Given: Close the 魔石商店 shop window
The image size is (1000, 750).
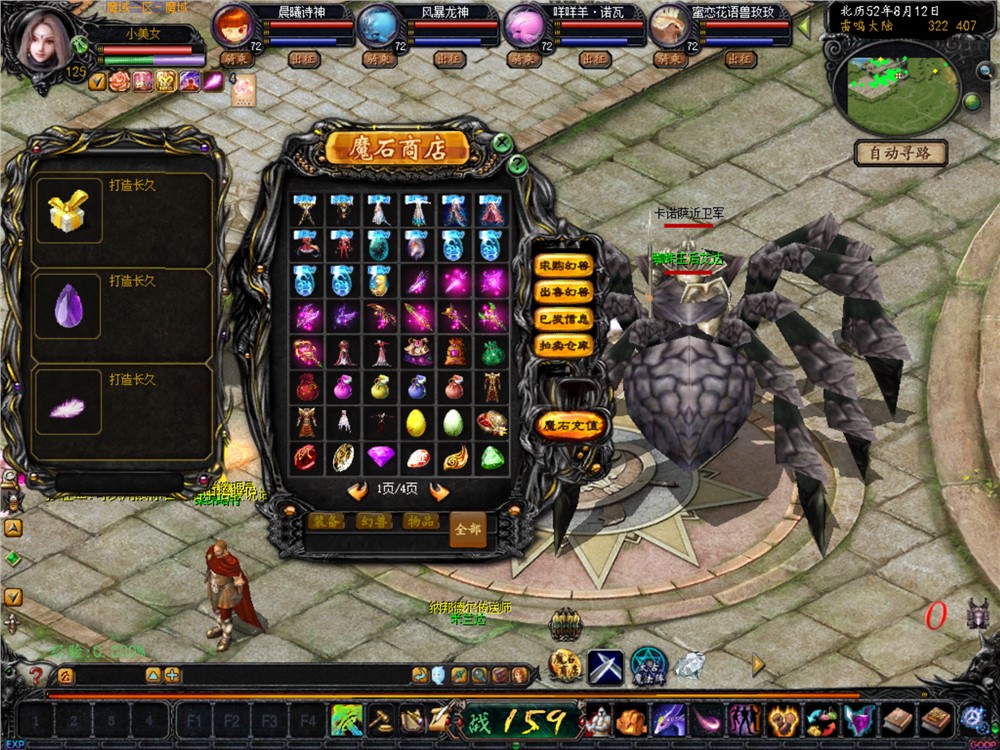Looking at the screenshot, I should [x=503, y=143].
